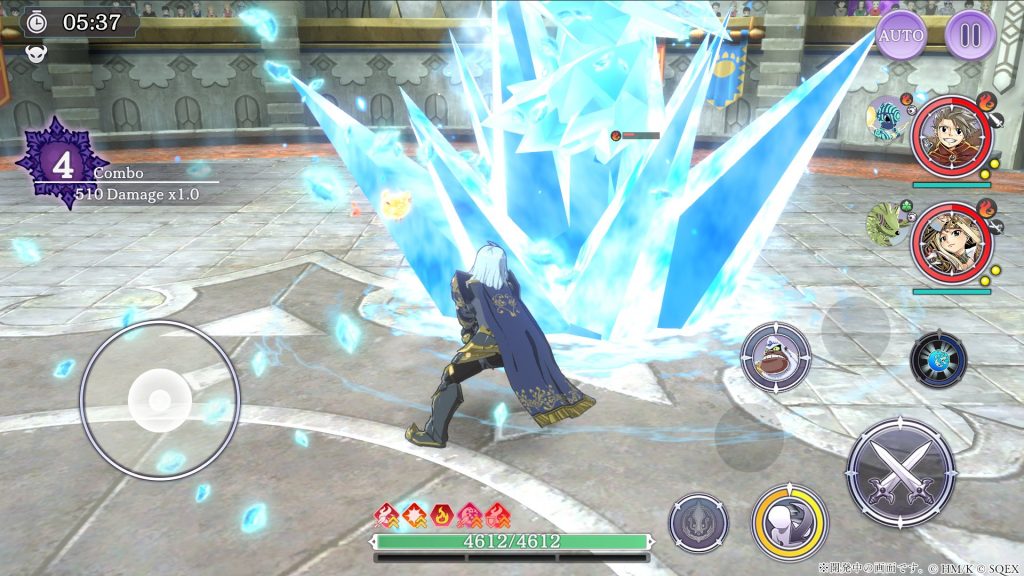Pause the battle
This screenshot has height=576, width=1024.
click(x=970, y=36)
